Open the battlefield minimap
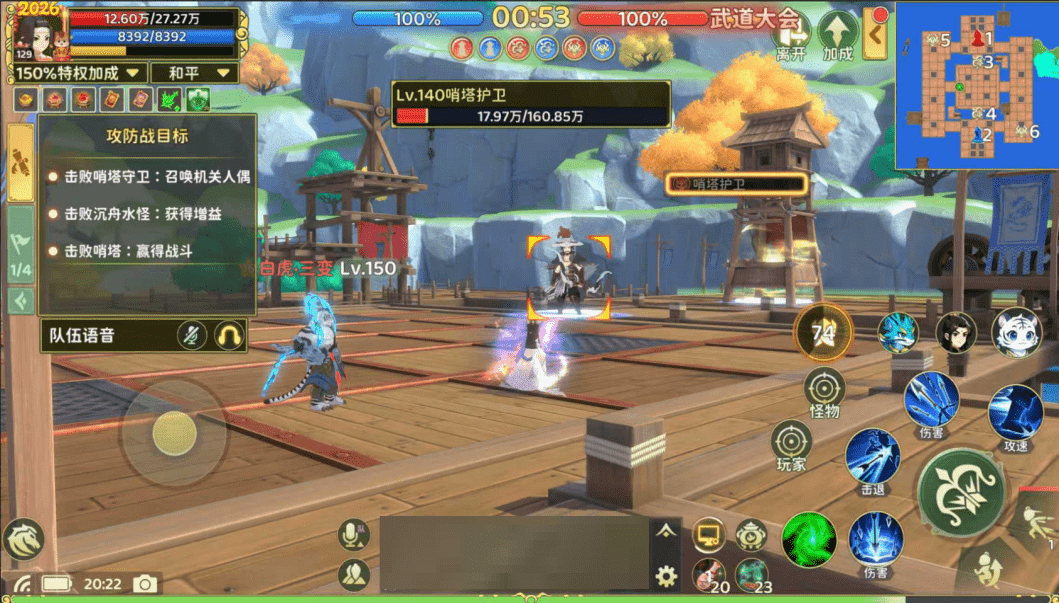Image resolution: width=1059 pixels, height=603 pixels. coord(975,84)
